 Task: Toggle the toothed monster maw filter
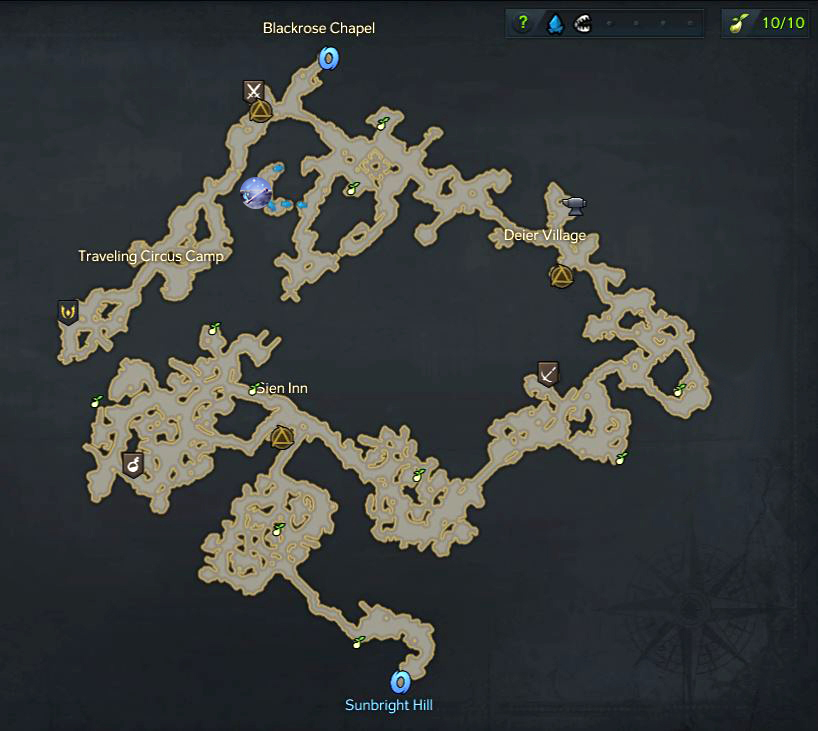(582, 24)
